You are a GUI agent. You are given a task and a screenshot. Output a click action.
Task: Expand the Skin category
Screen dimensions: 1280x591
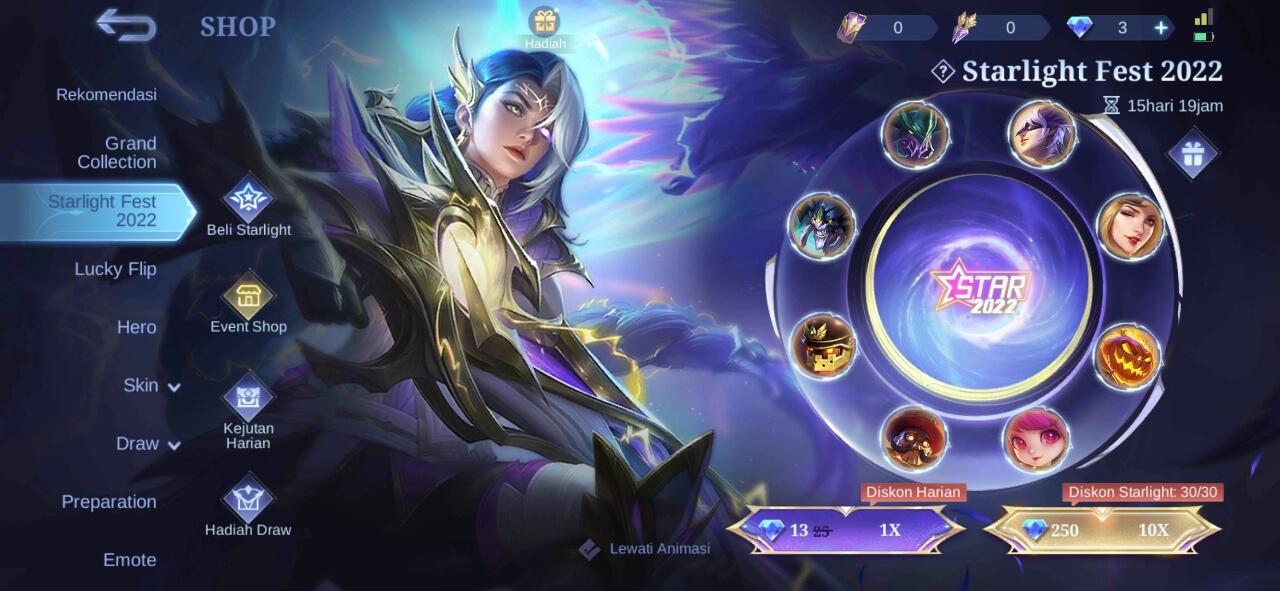point(150,386)
